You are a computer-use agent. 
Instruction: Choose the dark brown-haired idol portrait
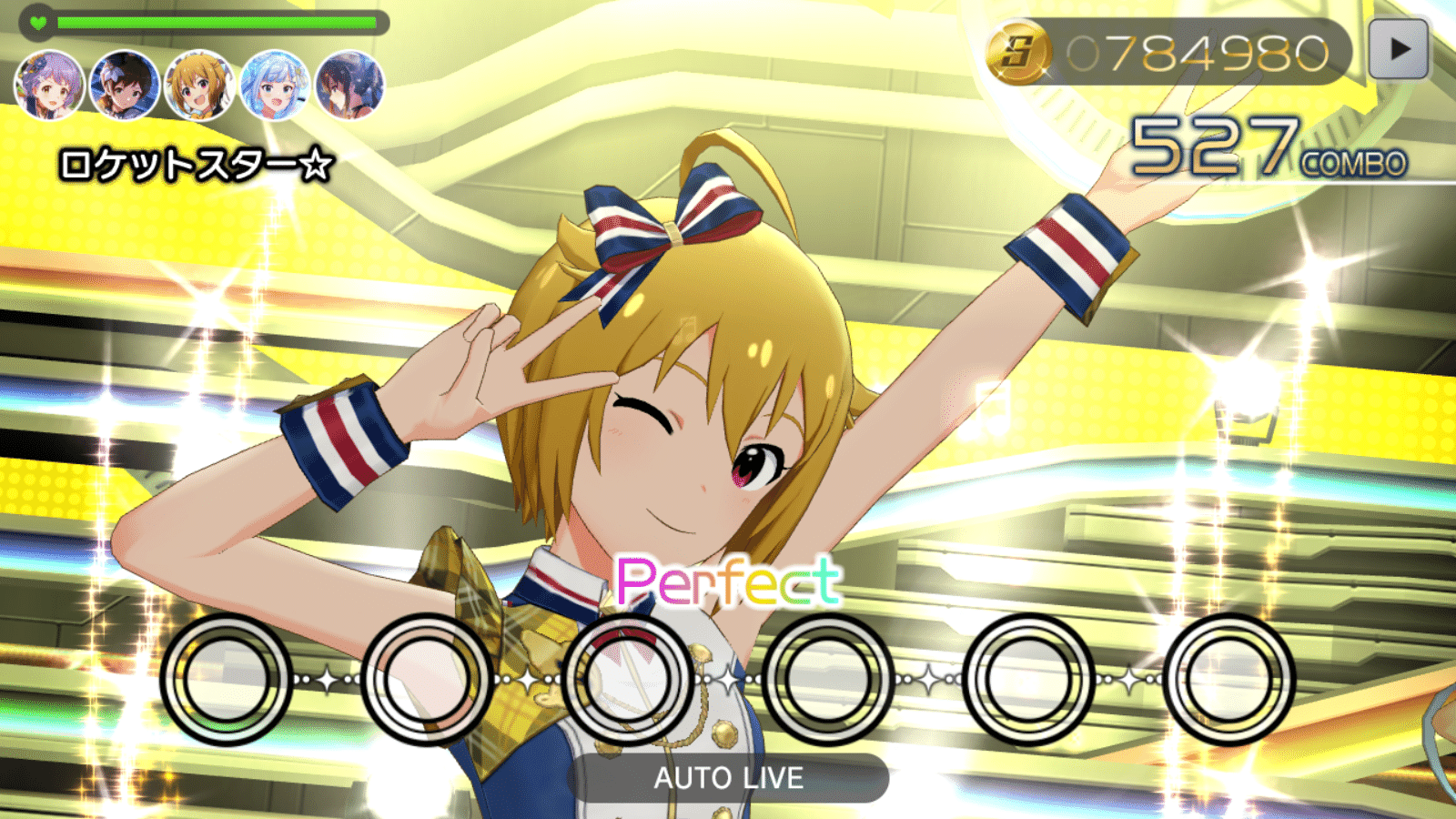pyautogui.click(x=125, y=86)
